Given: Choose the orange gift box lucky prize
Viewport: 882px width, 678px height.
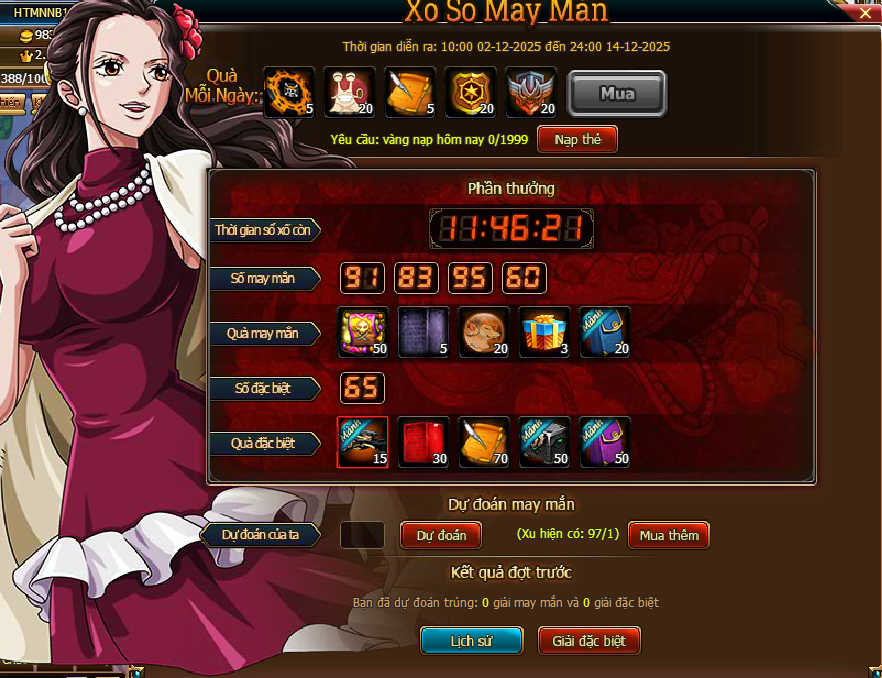Looking at the screenshot, I should coord(544,333).
